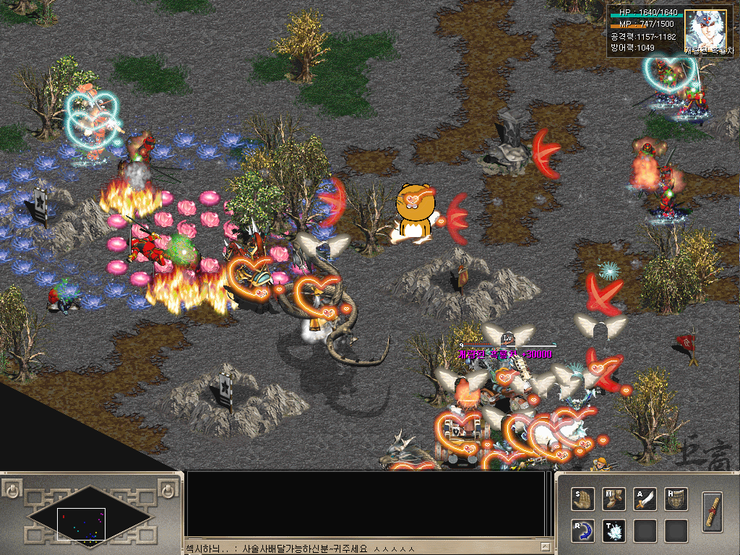
Task: Open the scroll item slot
Action: point(712,509)
